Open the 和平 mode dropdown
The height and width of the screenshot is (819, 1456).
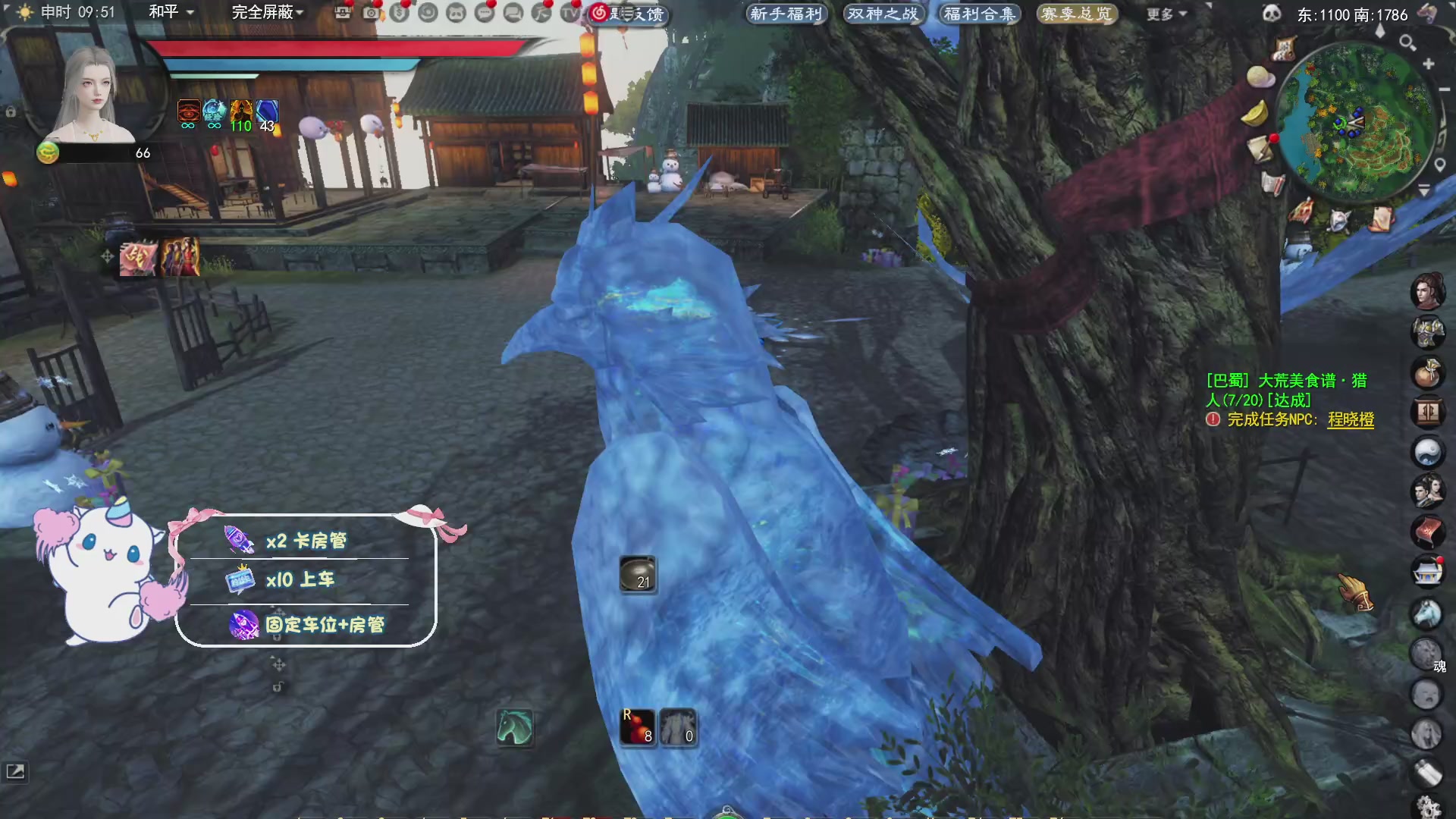tap(171, 13)
